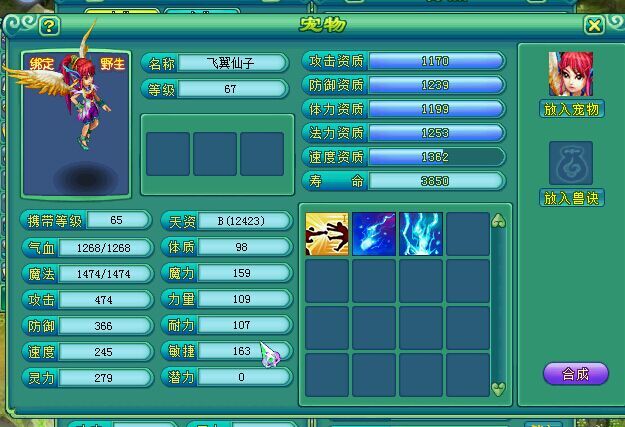625x427 pixels.
Task: Select the red-haired pet portrait slot
Action: 571,74
